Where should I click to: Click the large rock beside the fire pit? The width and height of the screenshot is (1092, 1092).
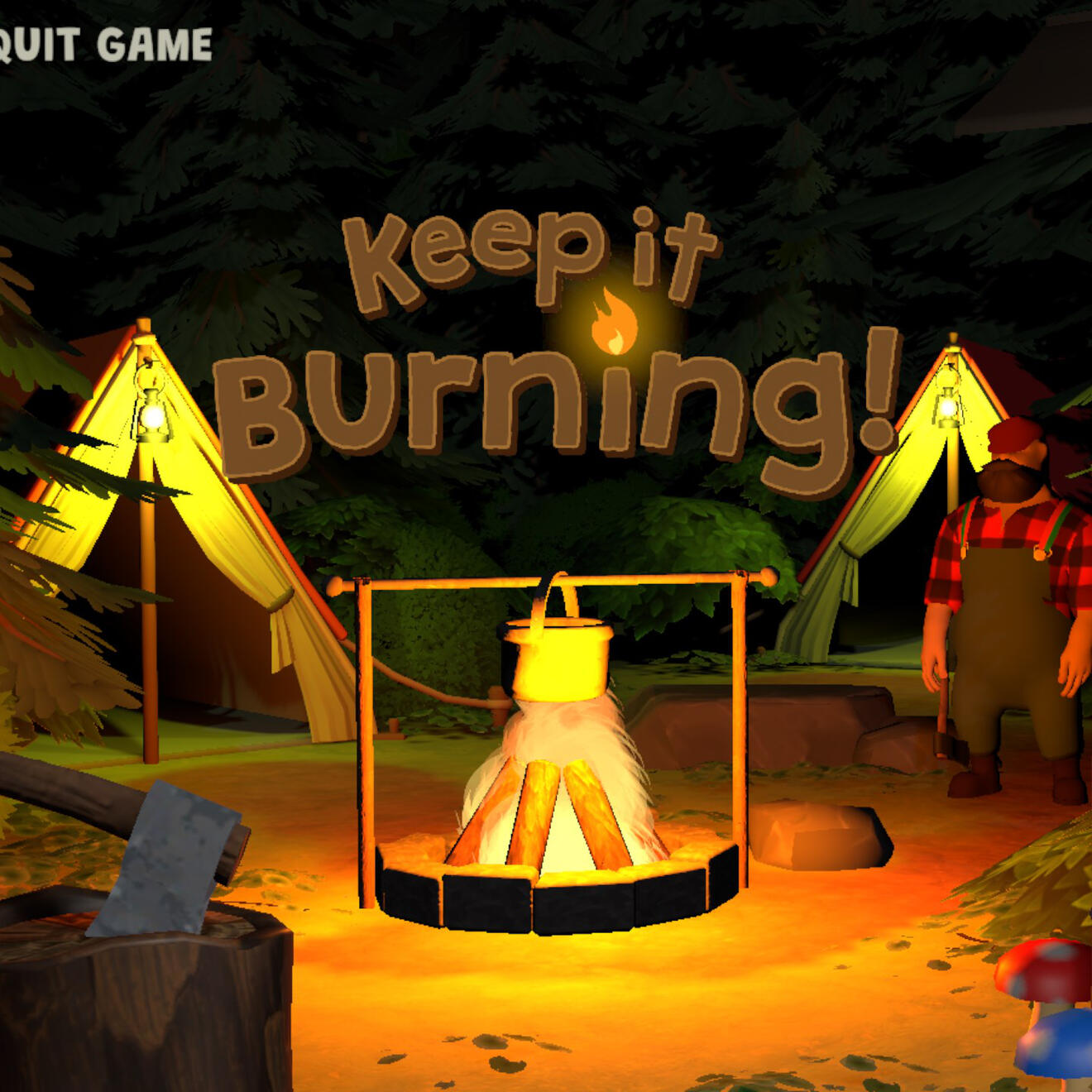819,836
